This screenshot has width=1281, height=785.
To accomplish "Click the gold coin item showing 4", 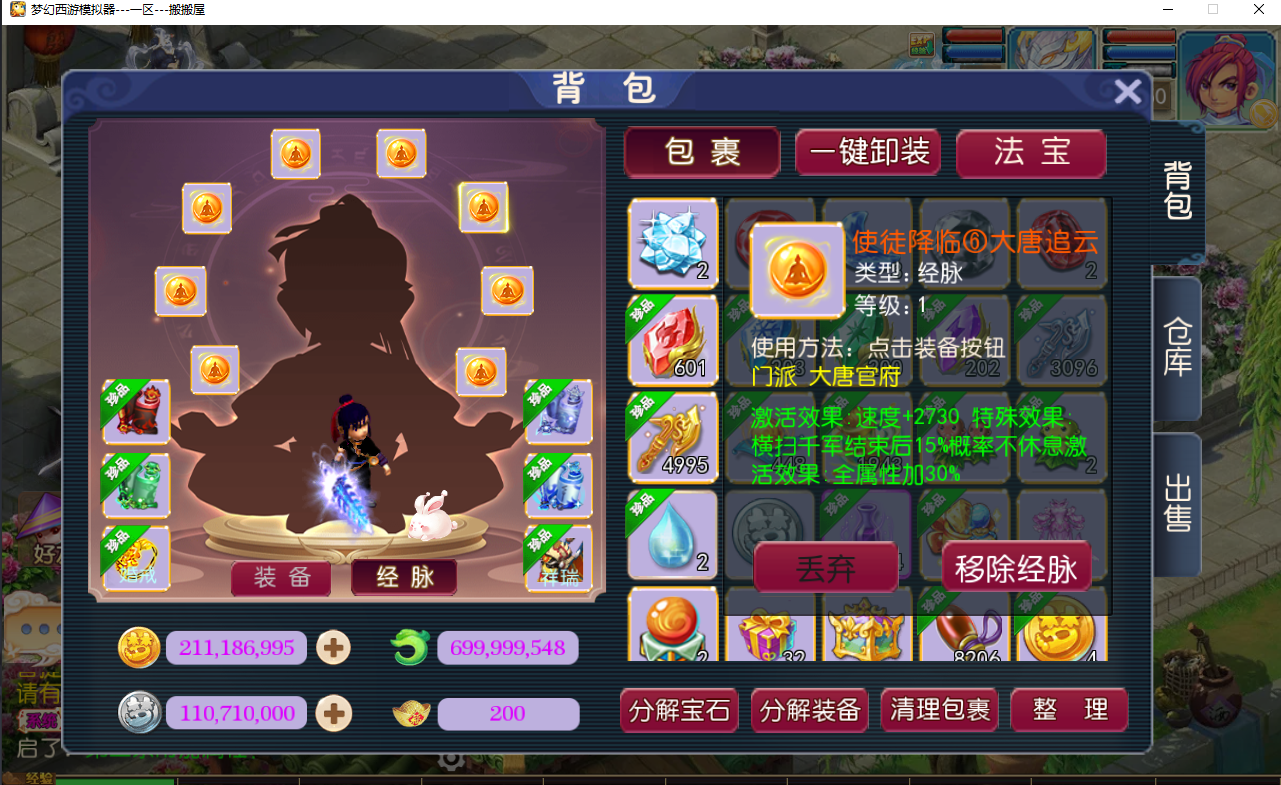I will [x=1060, y=630].
